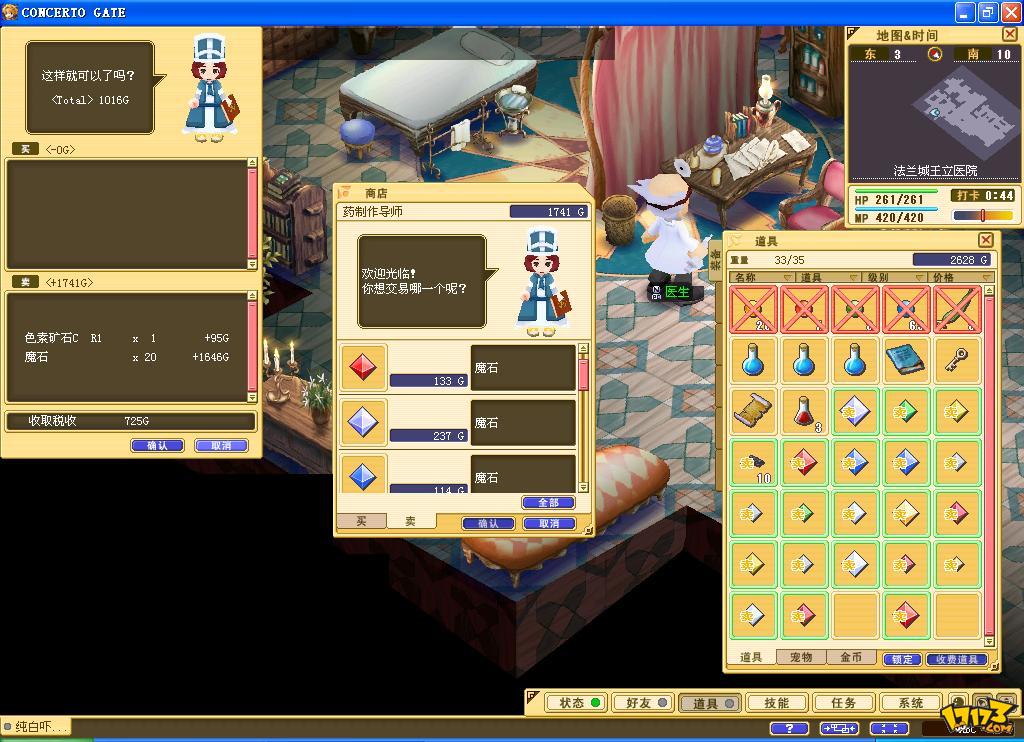Close the 道具 inventory window
This screenshot has width=1024, height=742.
(985, 240)
